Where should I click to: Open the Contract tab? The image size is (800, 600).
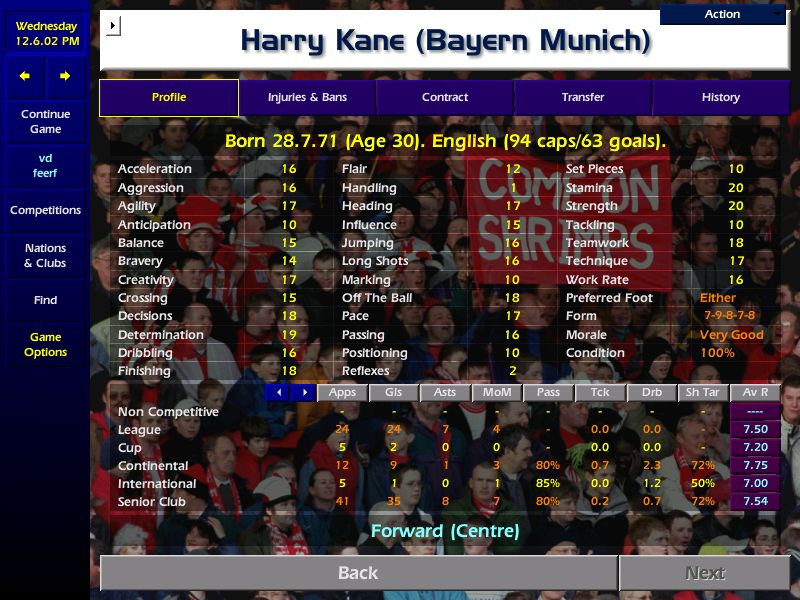click(x=445, y=97)
